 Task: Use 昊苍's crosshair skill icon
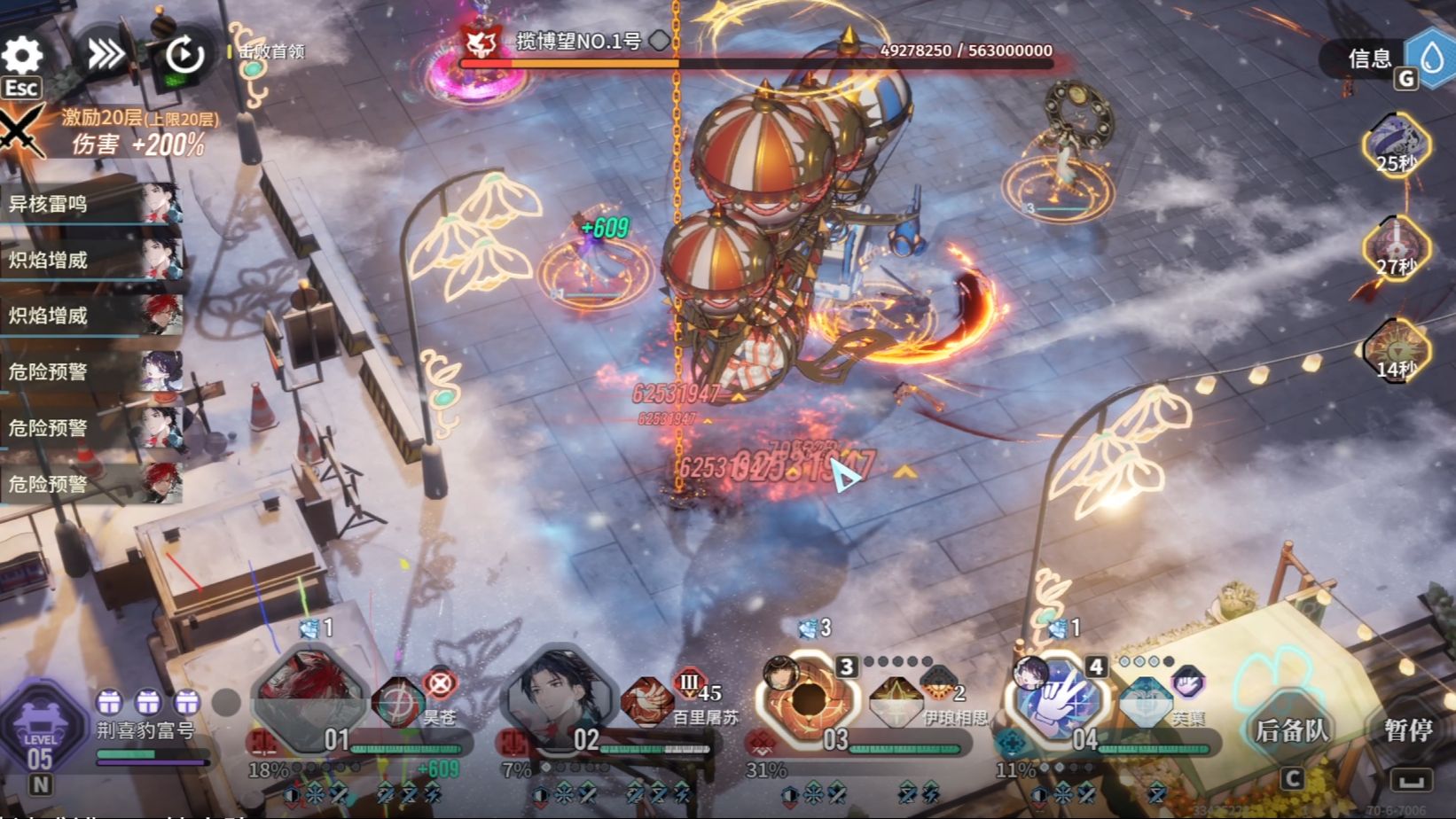(397, 702)
